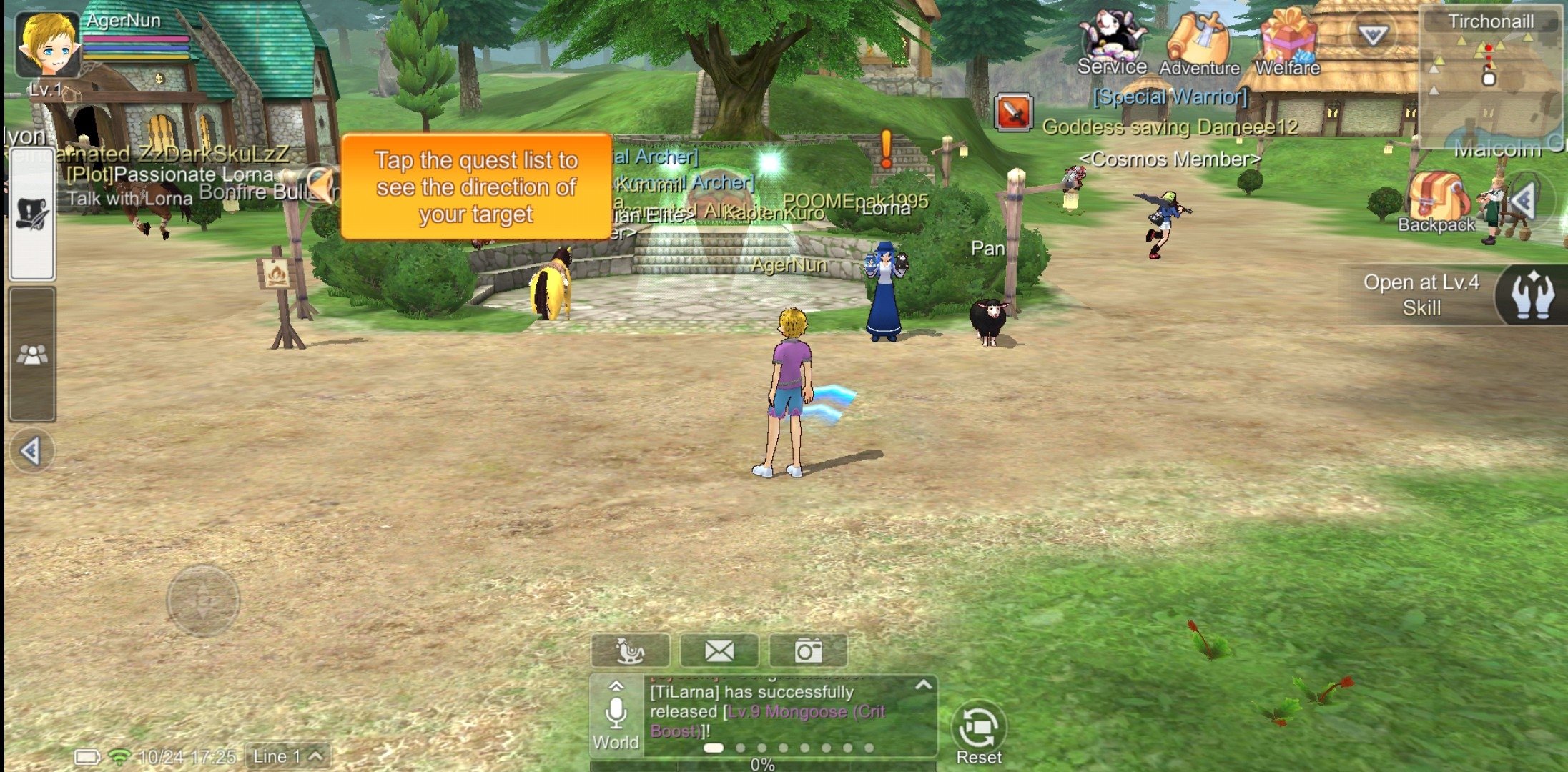
Task: Tap the AgerNun character portrait
Action: pyautogui.click(x=47, y=44)
